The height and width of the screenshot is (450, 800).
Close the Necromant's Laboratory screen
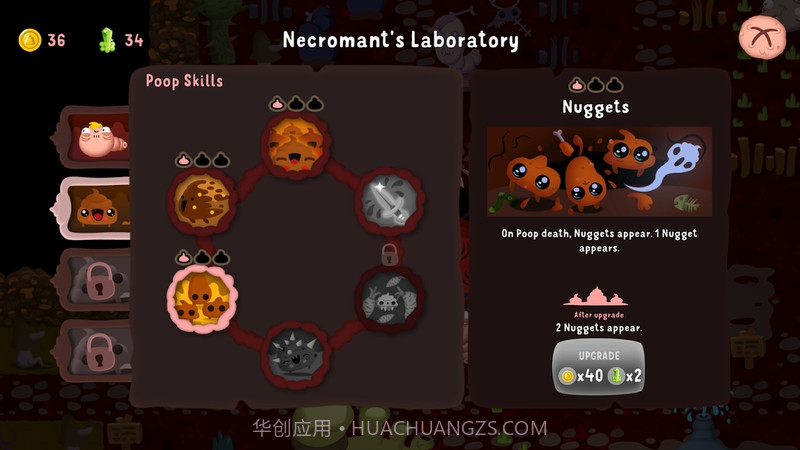[762, 40]
